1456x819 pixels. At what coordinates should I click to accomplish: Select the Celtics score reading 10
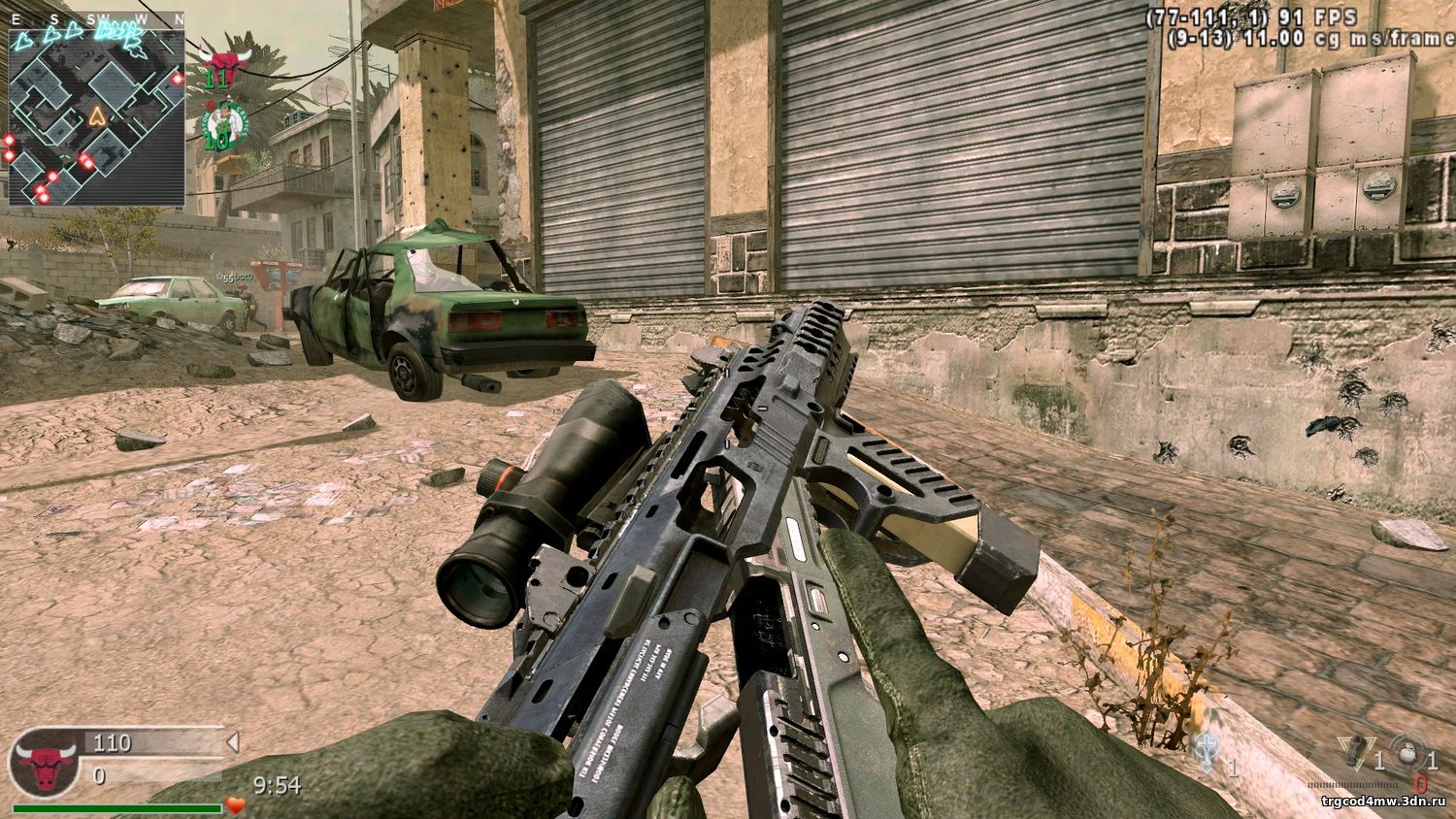(x=215, y=142)
